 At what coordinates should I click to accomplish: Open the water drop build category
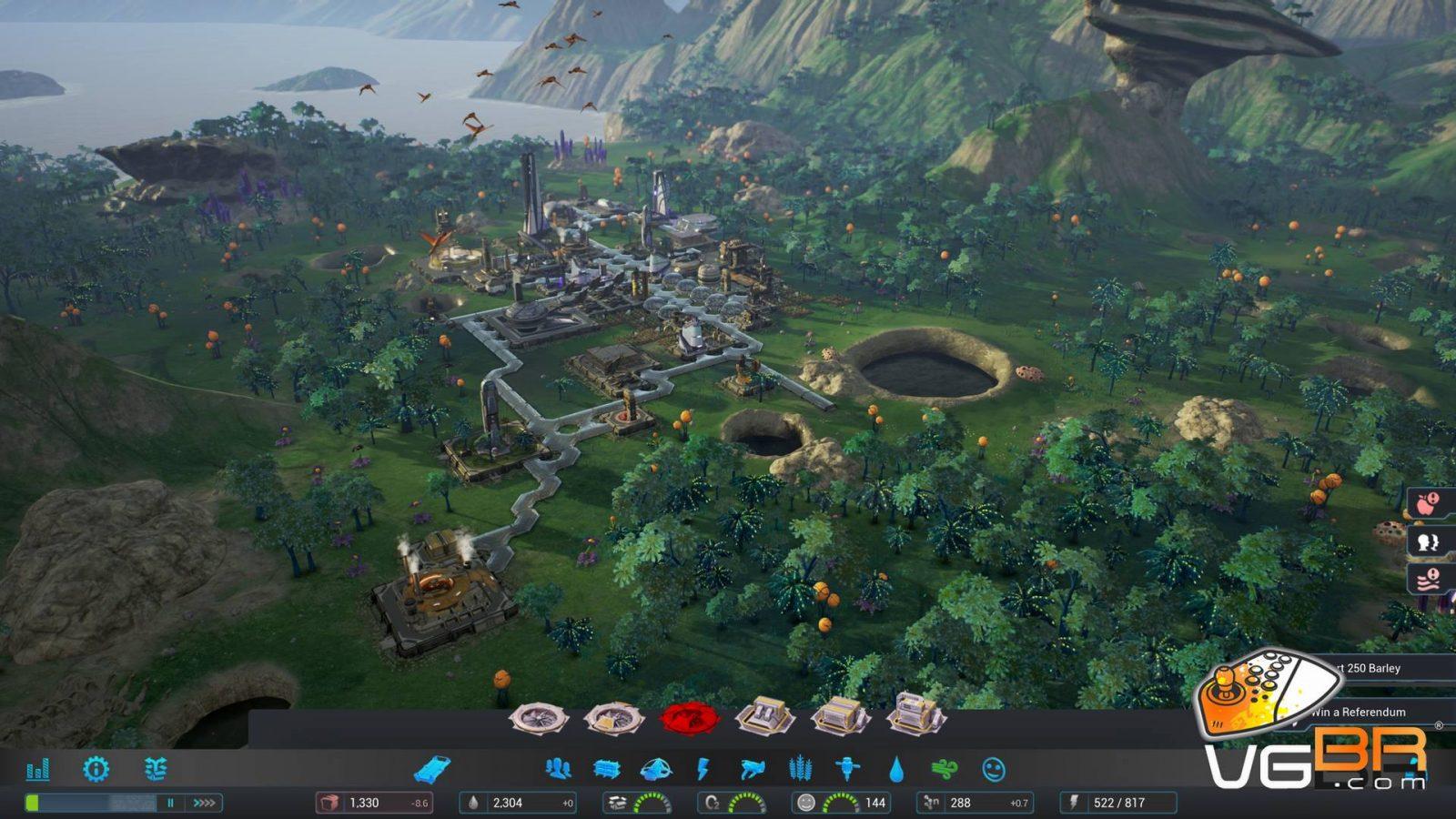point(896,770)
